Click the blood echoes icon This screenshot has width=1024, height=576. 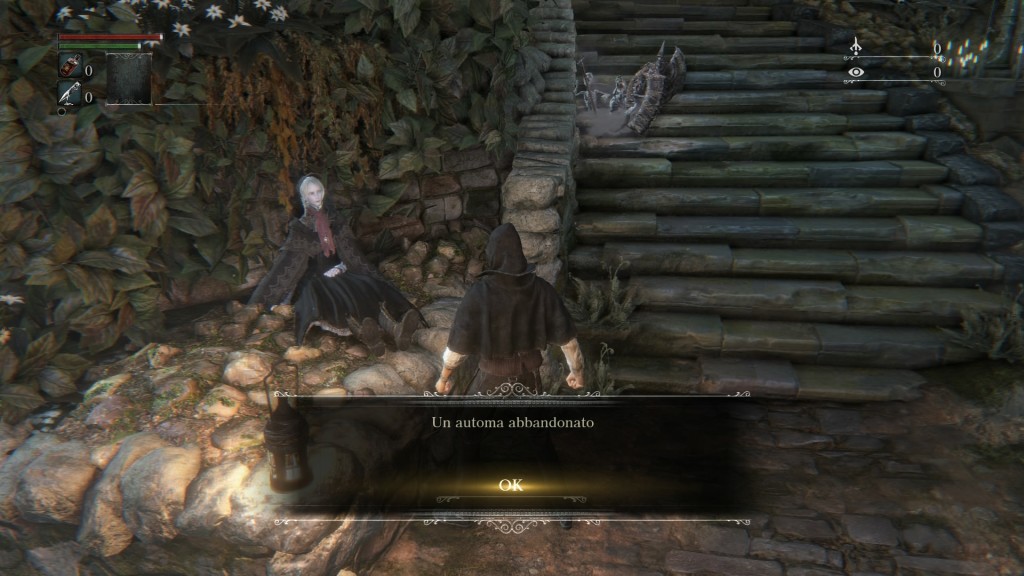click(x=855, y=47)
